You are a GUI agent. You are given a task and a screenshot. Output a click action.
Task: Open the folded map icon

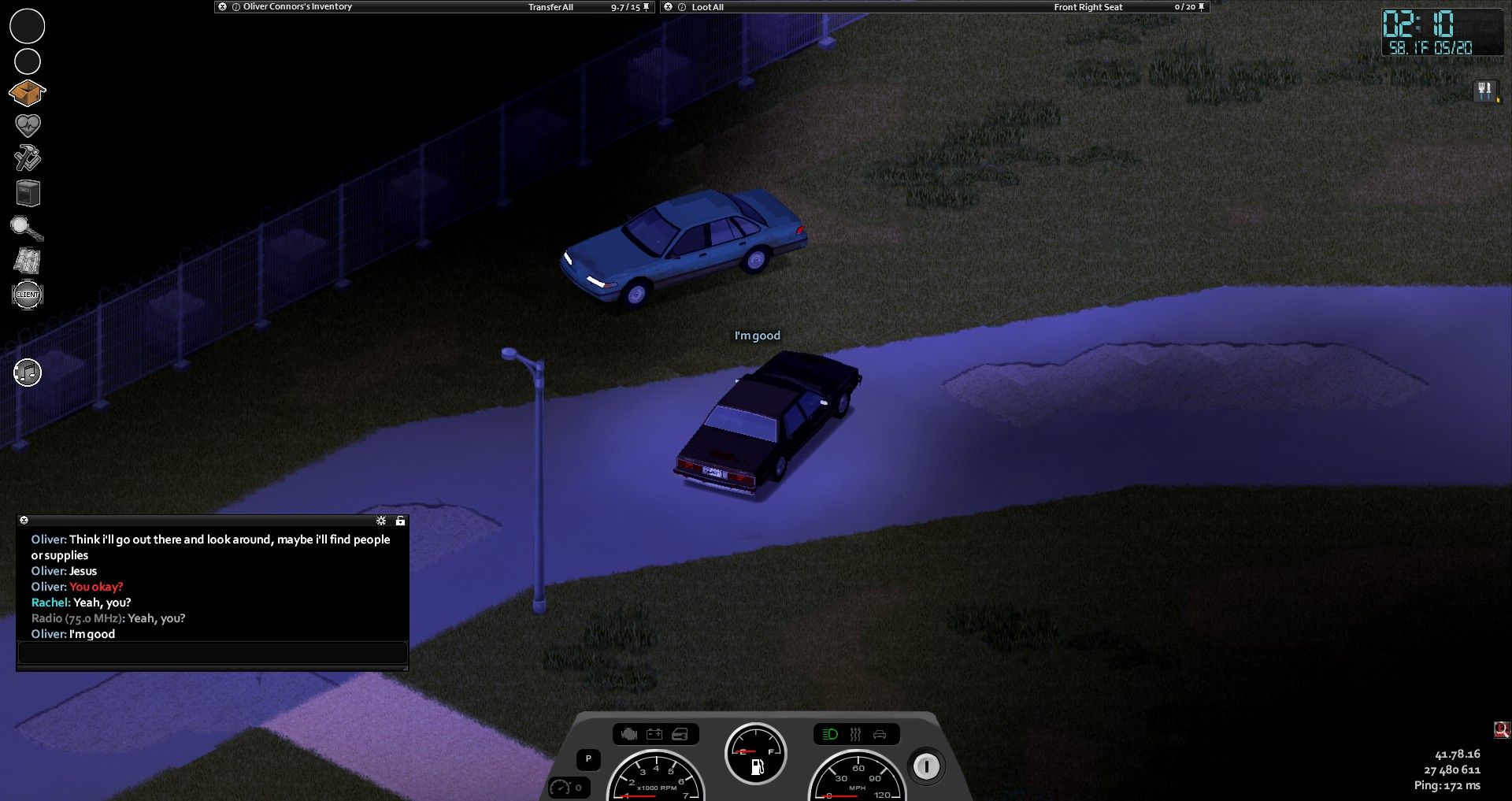(28, 261)
